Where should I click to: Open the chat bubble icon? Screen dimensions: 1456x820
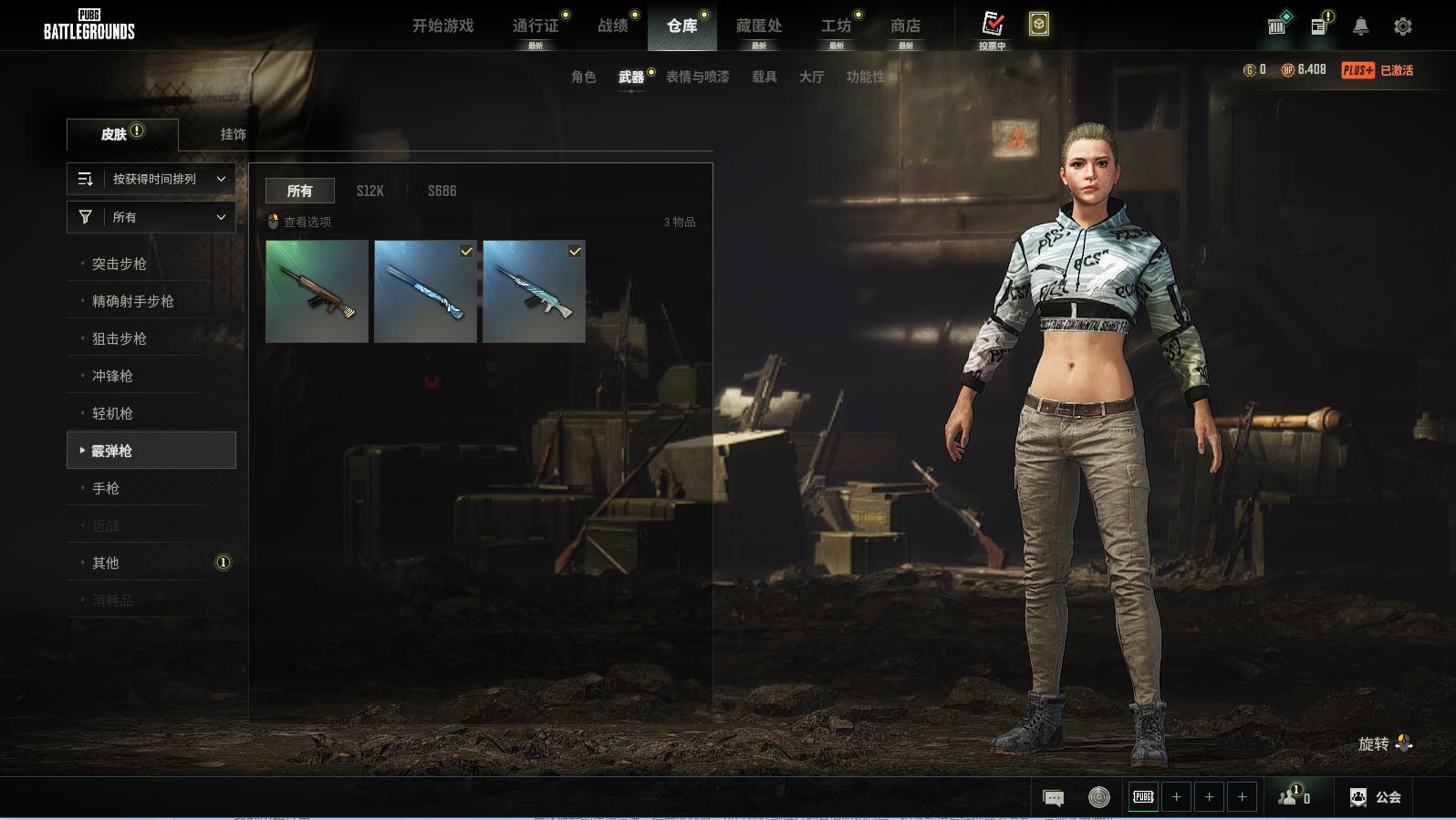[x=1053, y=798]
